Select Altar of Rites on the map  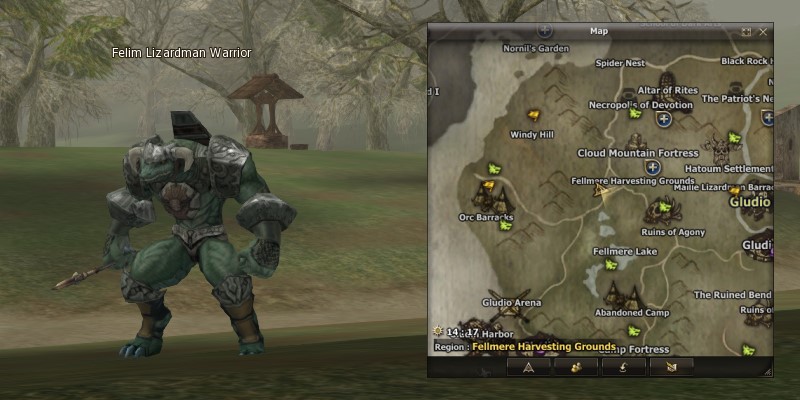[668, 90]
